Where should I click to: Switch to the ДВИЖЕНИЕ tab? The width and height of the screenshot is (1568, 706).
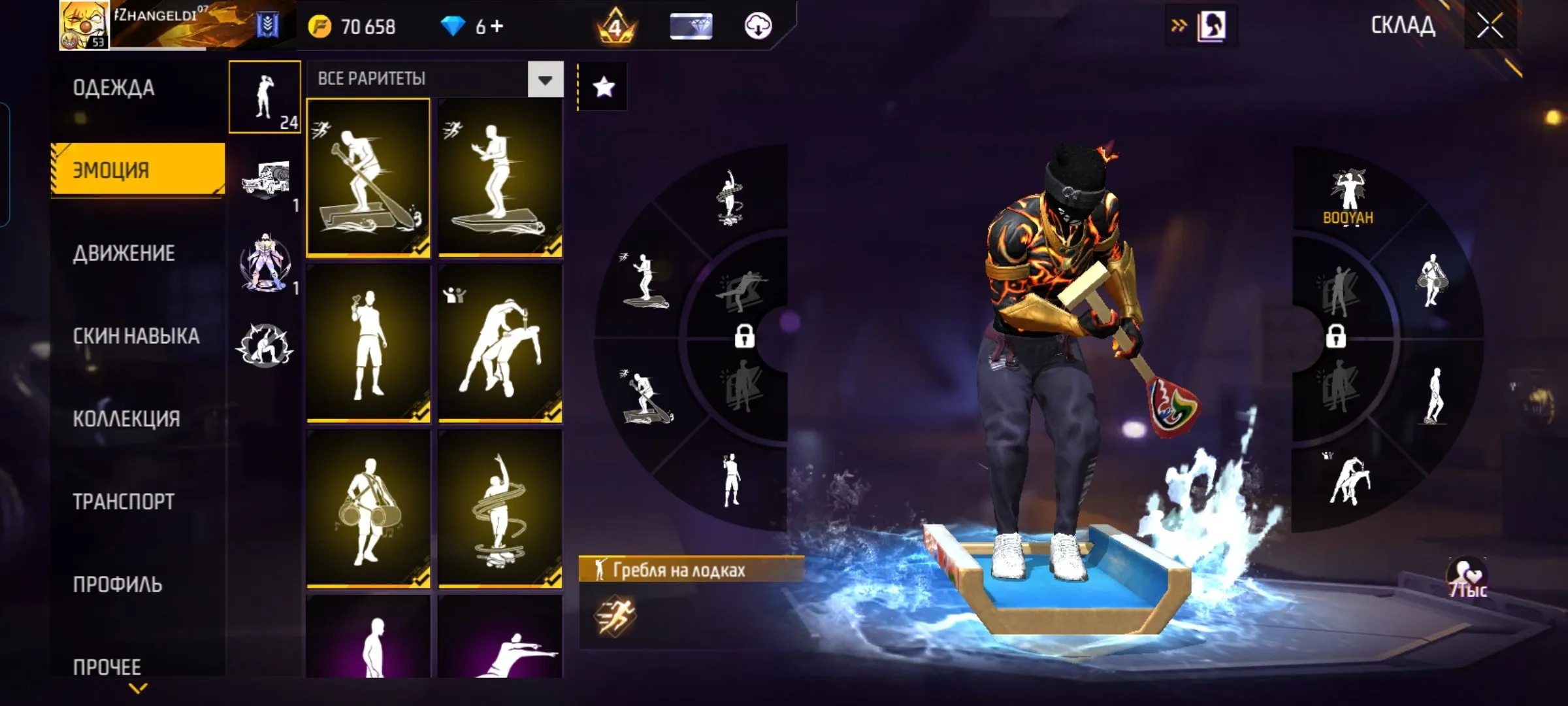point(123,253)
